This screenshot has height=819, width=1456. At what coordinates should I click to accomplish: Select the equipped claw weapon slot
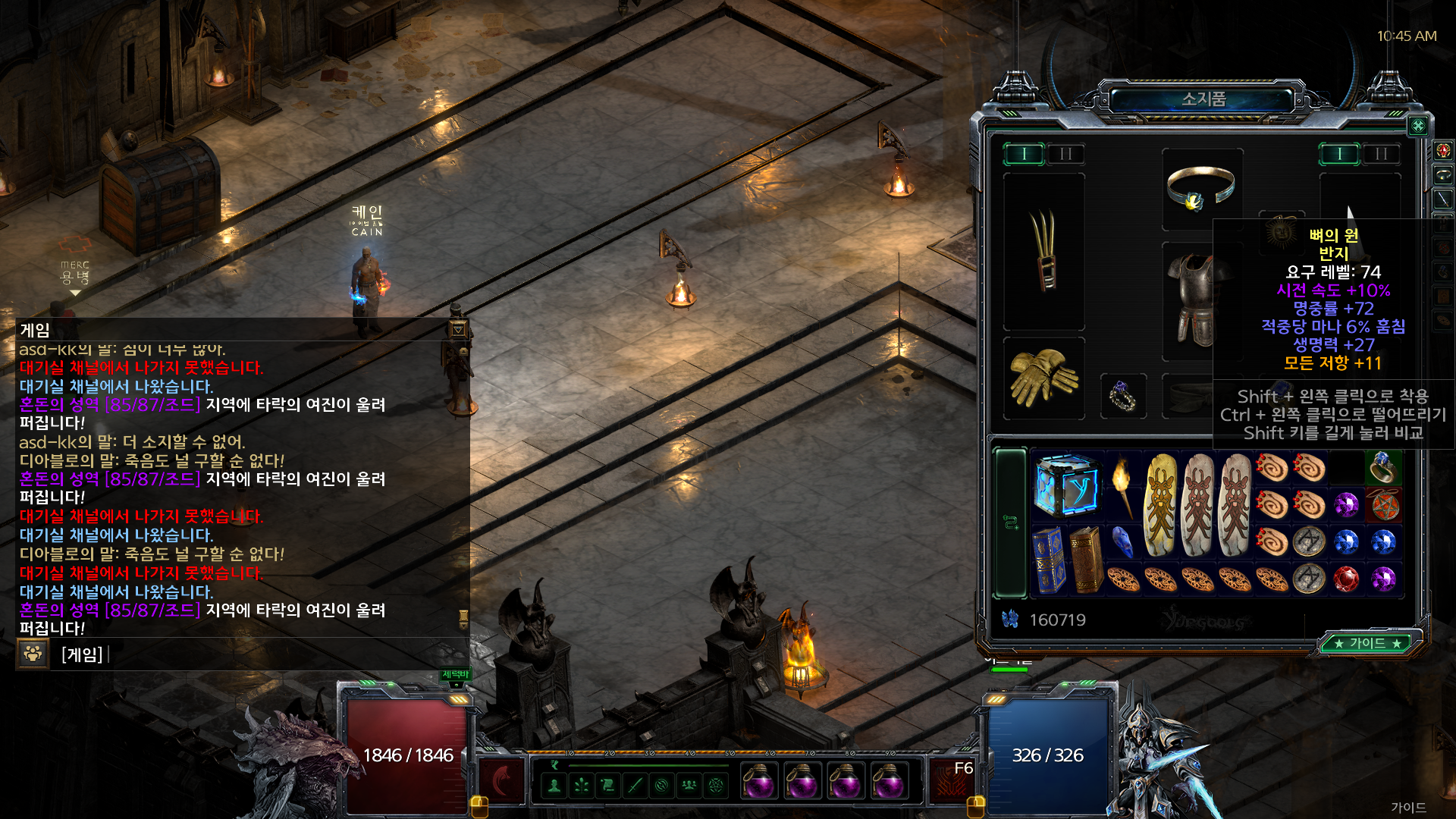1043,250
